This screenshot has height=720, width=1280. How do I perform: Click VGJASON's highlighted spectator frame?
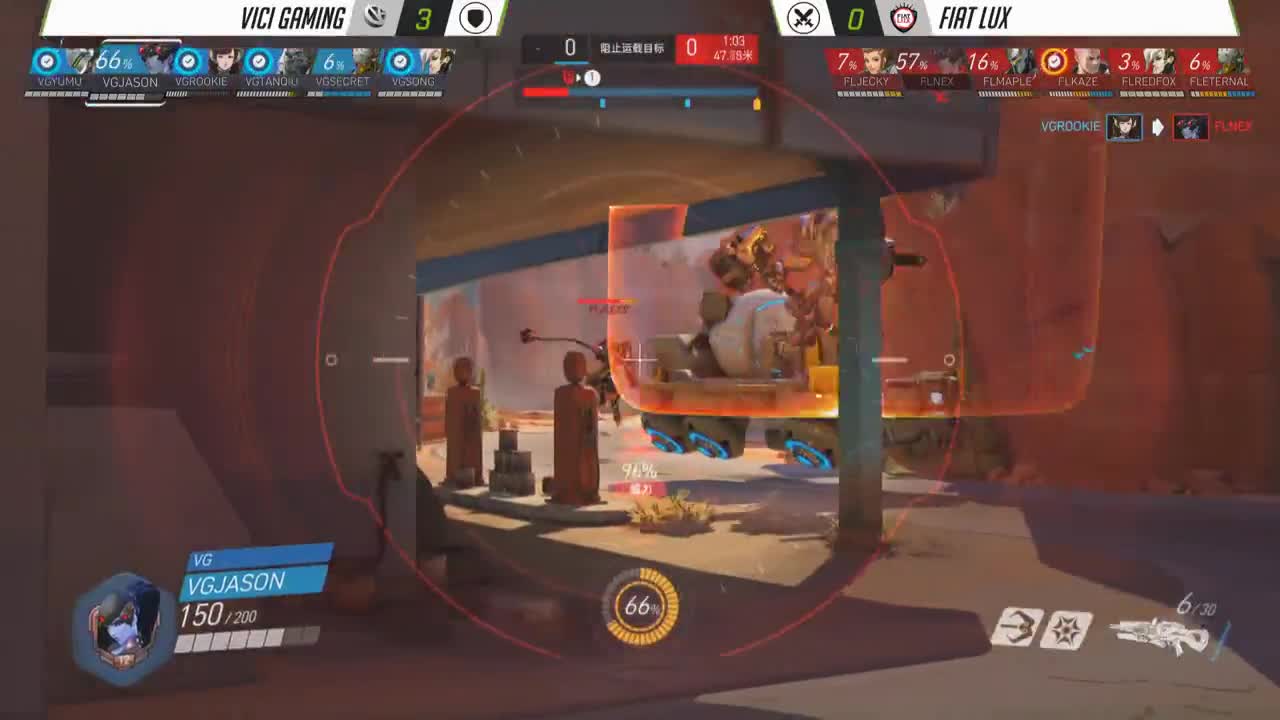[x=129, y=70]
